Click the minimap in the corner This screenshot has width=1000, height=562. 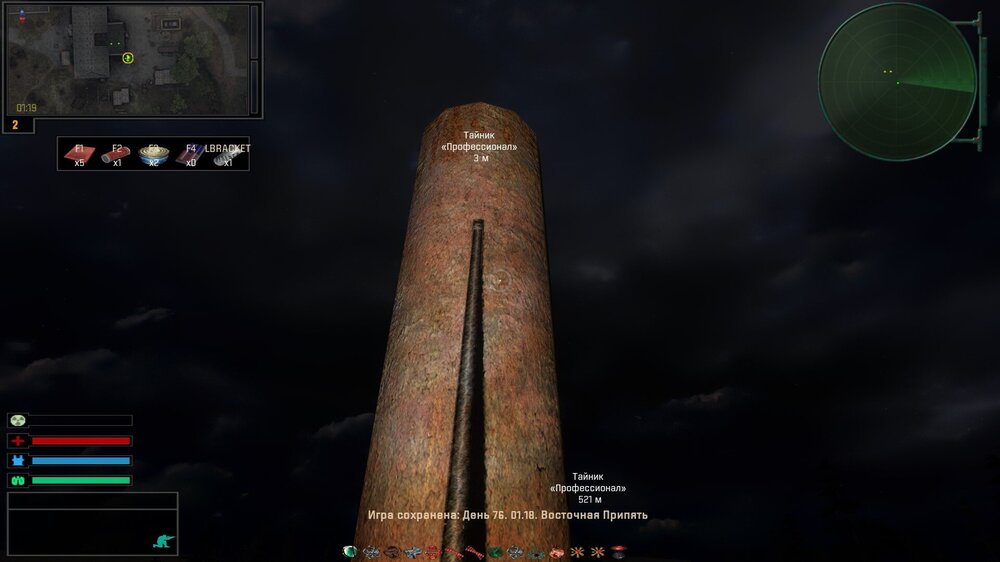[x=128, y=59]
